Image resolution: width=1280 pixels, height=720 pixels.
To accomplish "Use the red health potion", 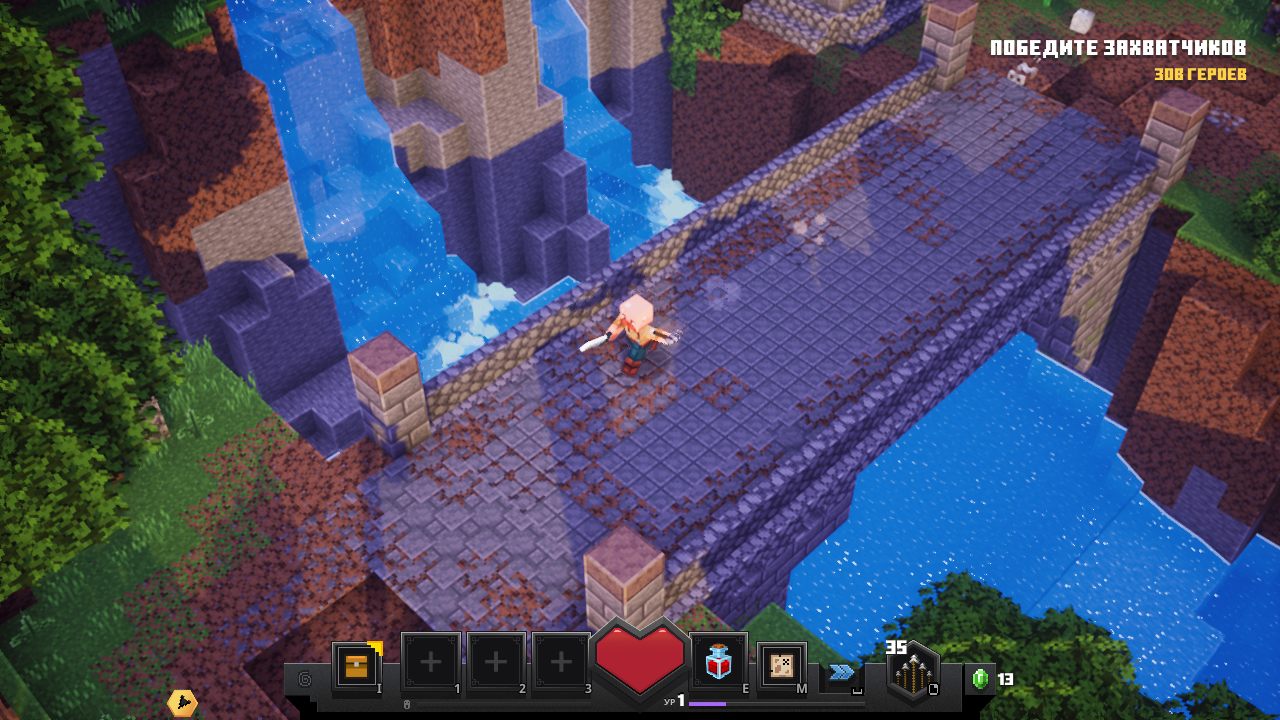I will point(718,663).
